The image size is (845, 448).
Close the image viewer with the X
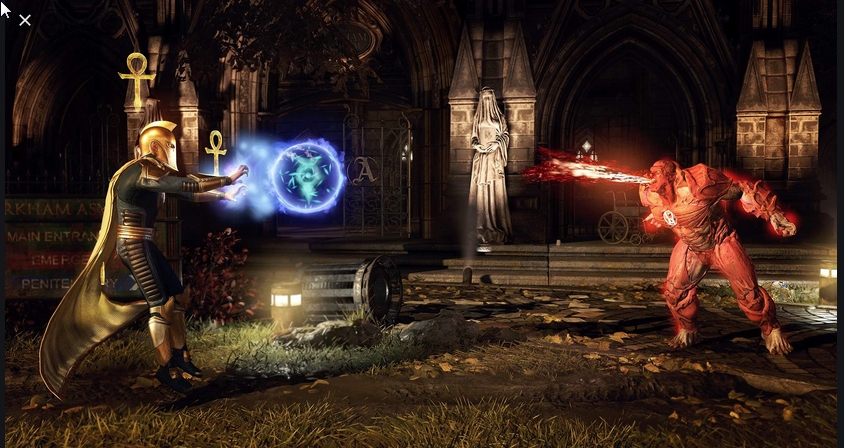pyautogui.click(x=25, y=20)
